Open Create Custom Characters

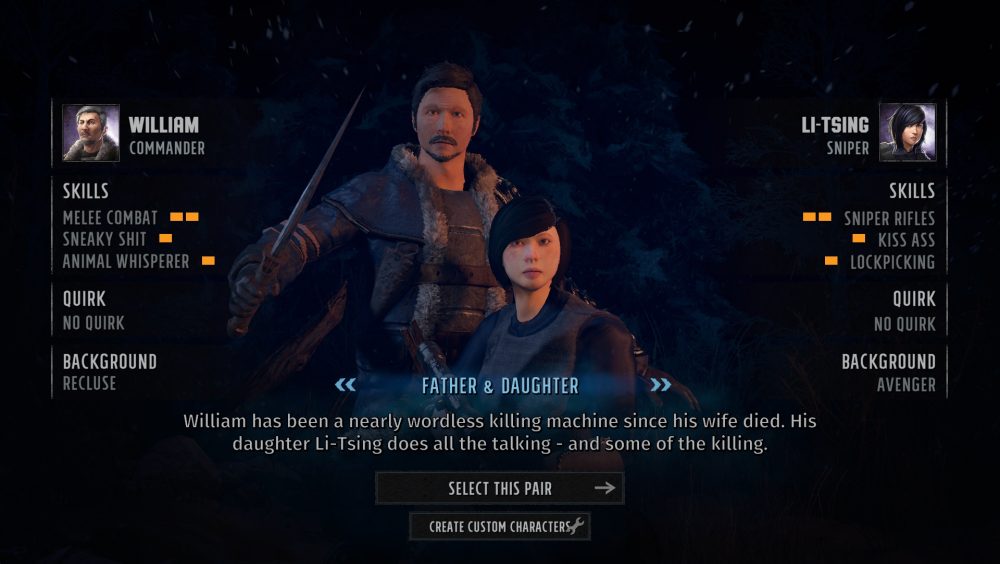pyautogui.click(x=499, y=526)
